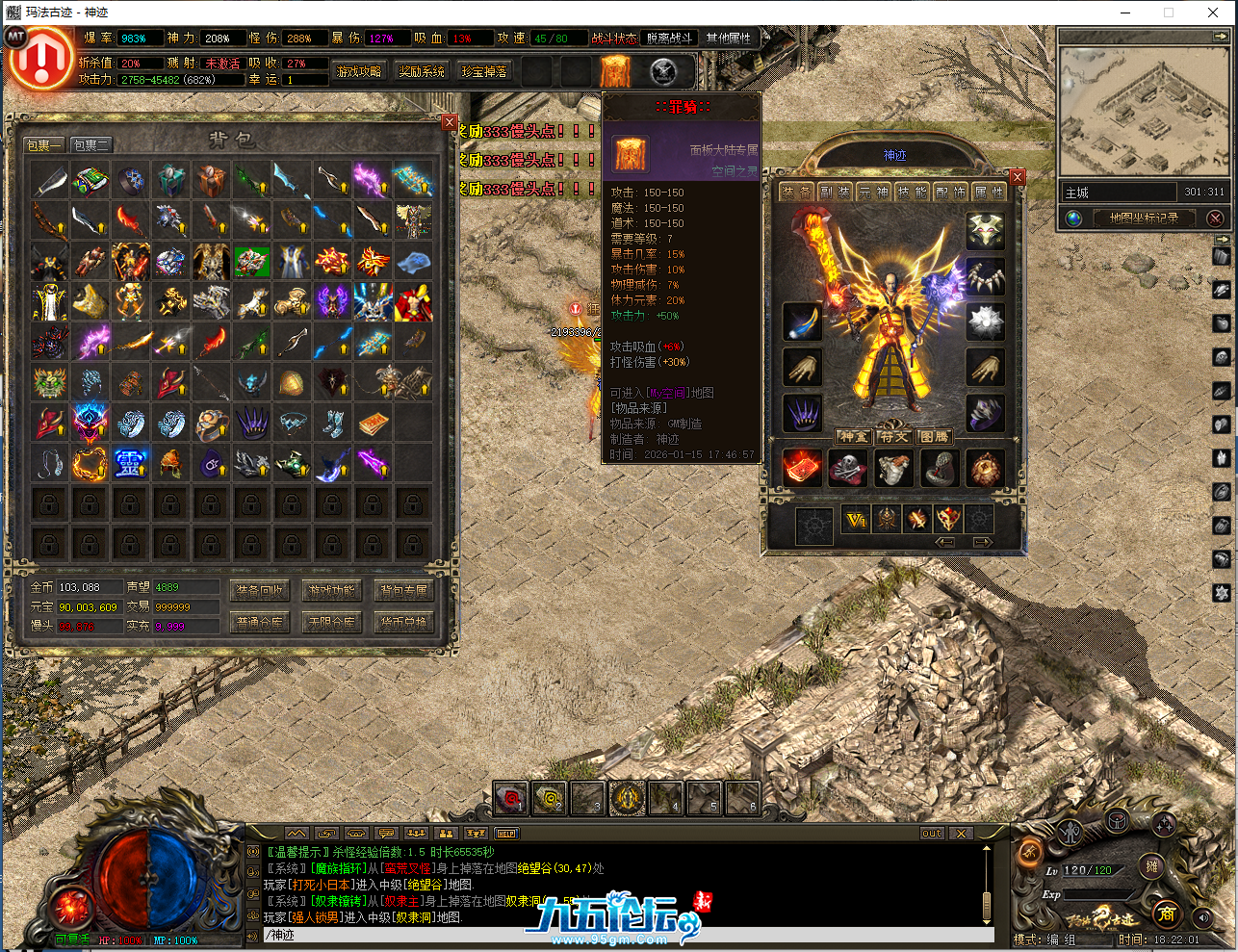Close the character equipment panel
The width and height of the screenshot is (1238, 952).
point(1018,177)
